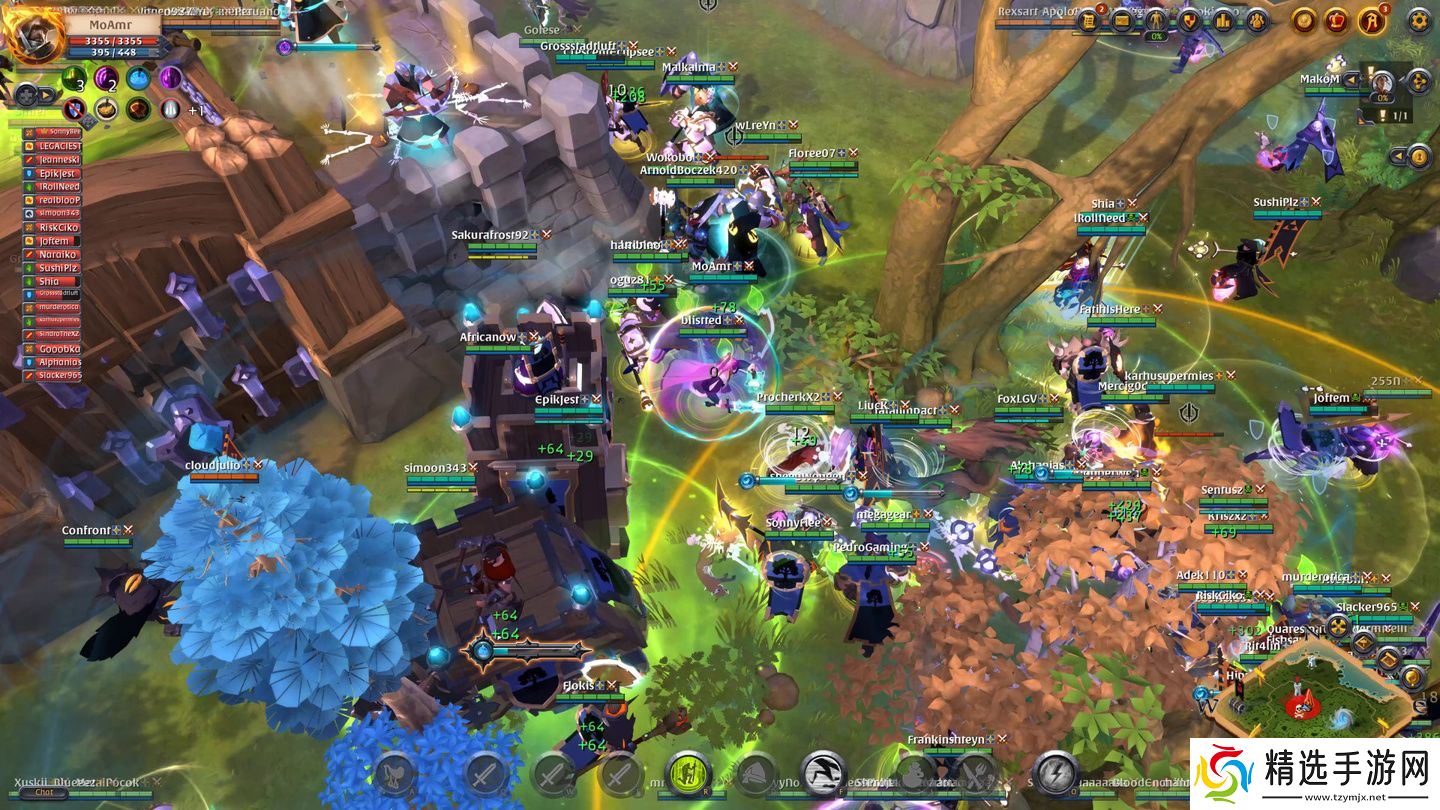The image size is (1440, 810).
Task: Open the Chat box
Action: point(44,792)
